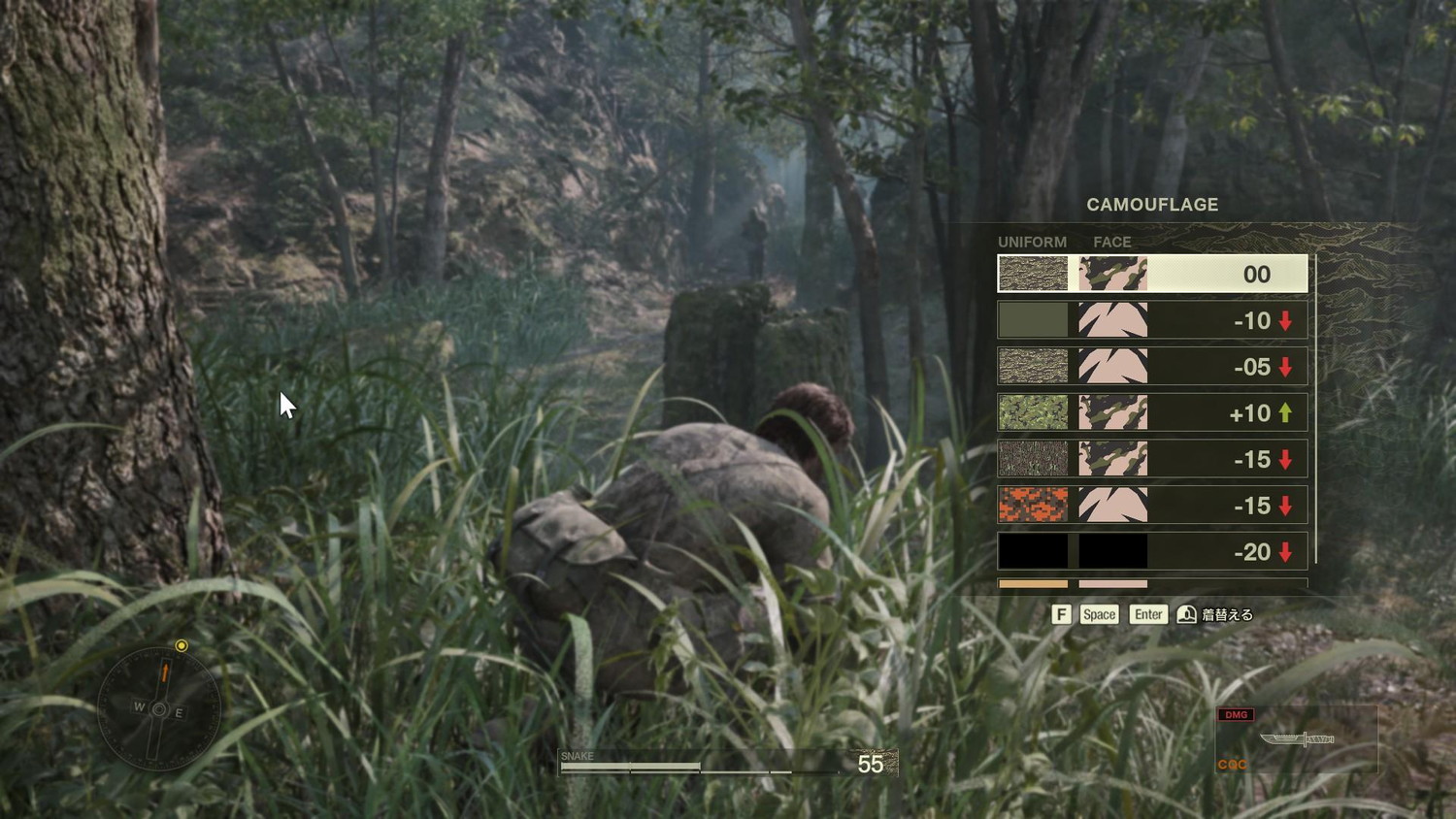This screenshot has width=1456, height=819.
Task: Select the CQC knife weapon slot
Action: [x=1296, y=739]
